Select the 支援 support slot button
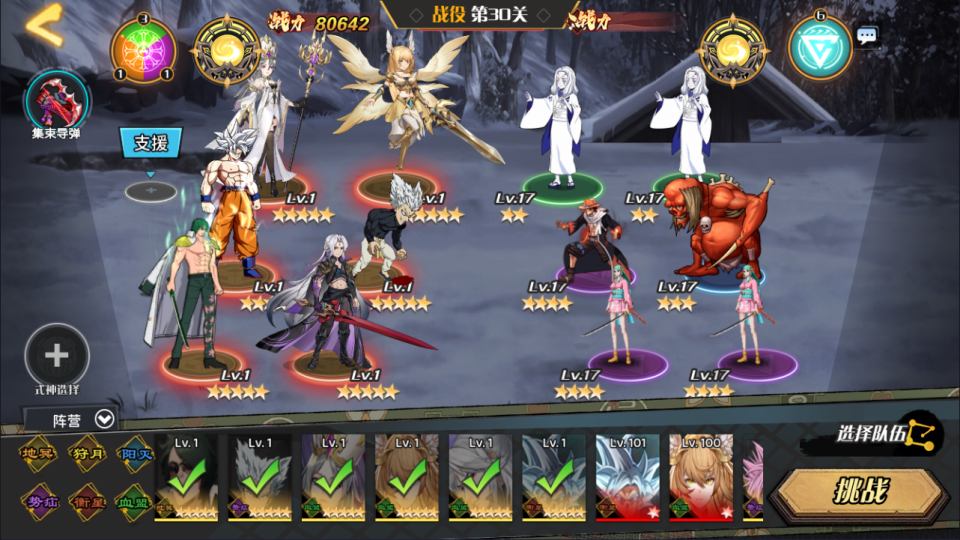960x540 pixels. (x=151, y=142)
